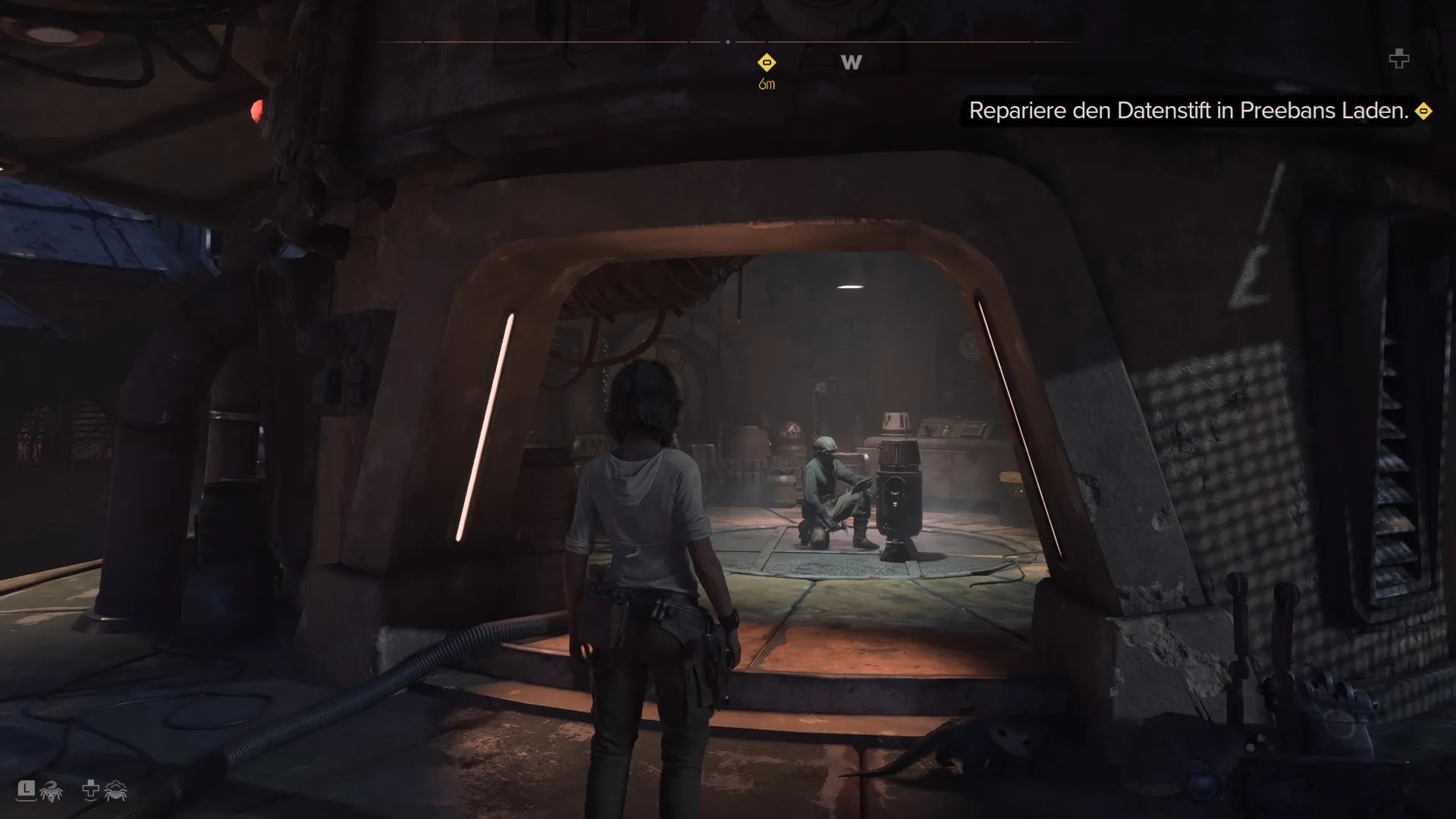Select the Repariere den Datenstift objective tracker
The image size is (1456, 819).
[x=1188, y=111]
